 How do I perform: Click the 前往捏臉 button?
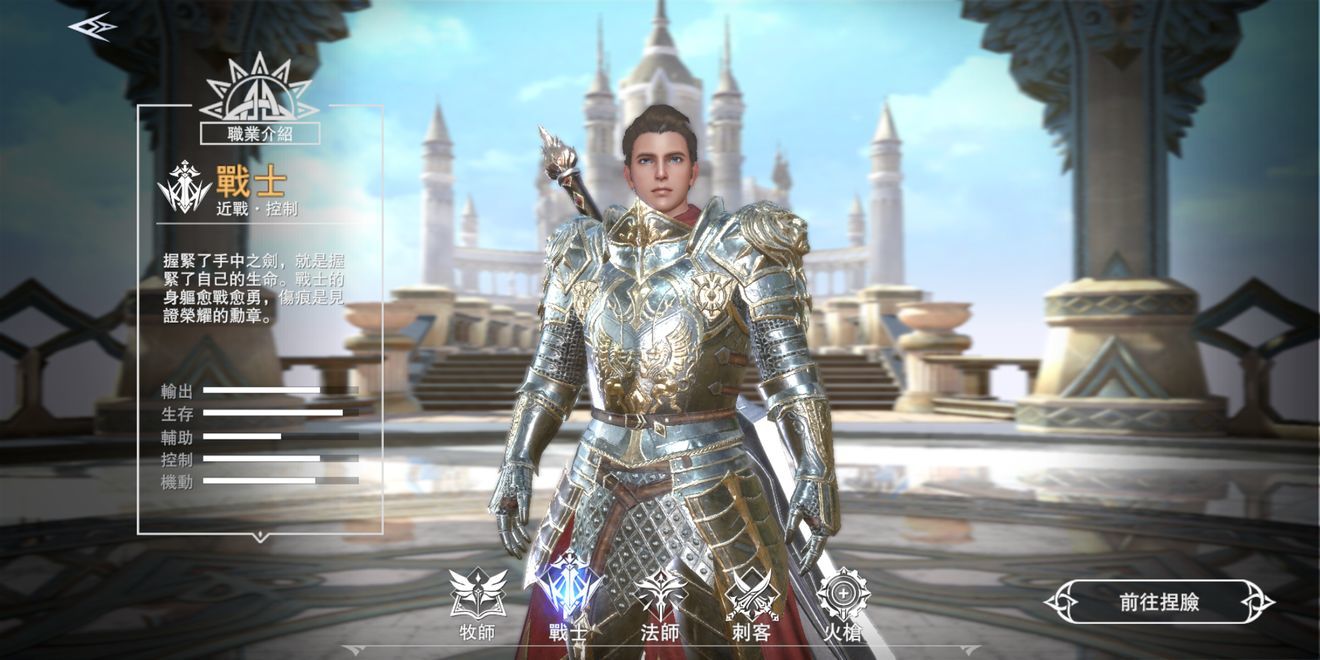(1159, 602)
